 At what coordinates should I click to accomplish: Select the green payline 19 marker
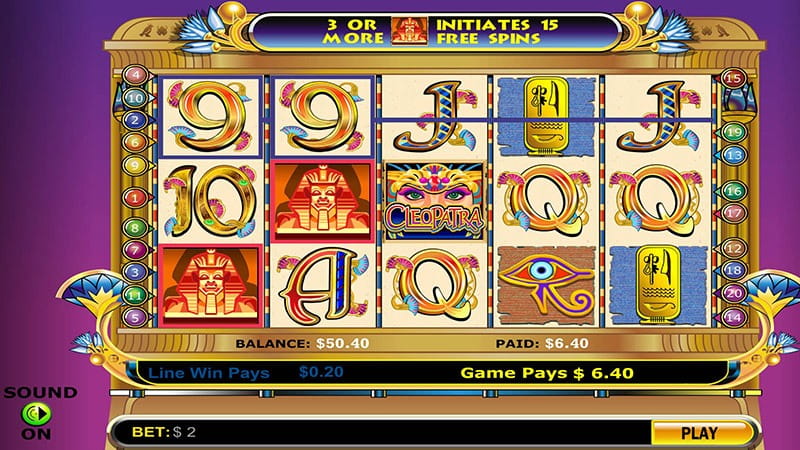pos(732,132)
